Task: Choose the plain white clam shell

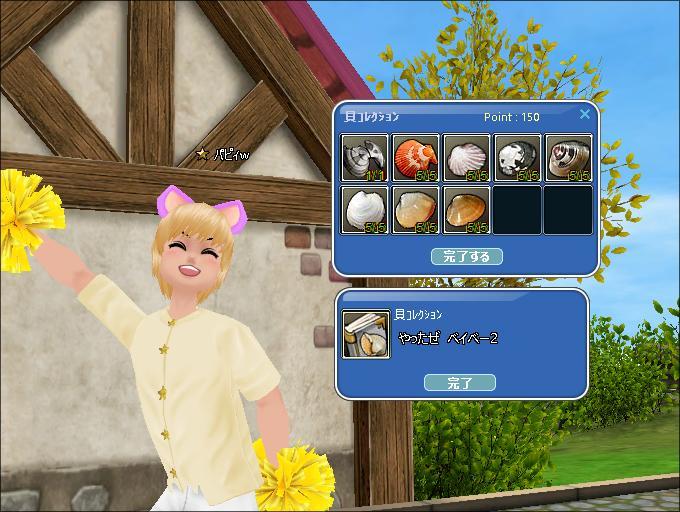Action: (x=365, y=210)
